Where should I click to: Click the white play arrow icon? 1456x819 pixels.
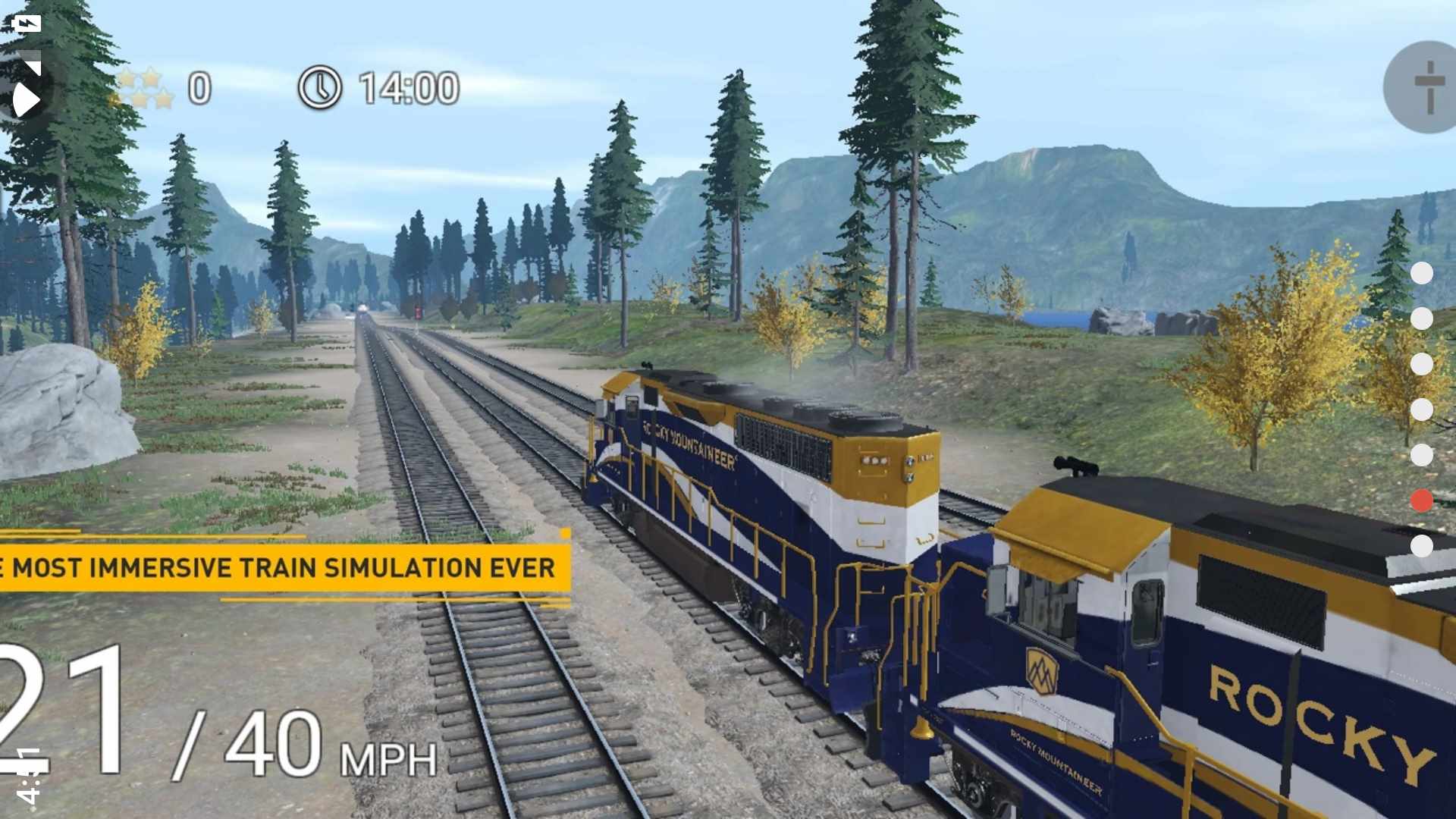25,99
